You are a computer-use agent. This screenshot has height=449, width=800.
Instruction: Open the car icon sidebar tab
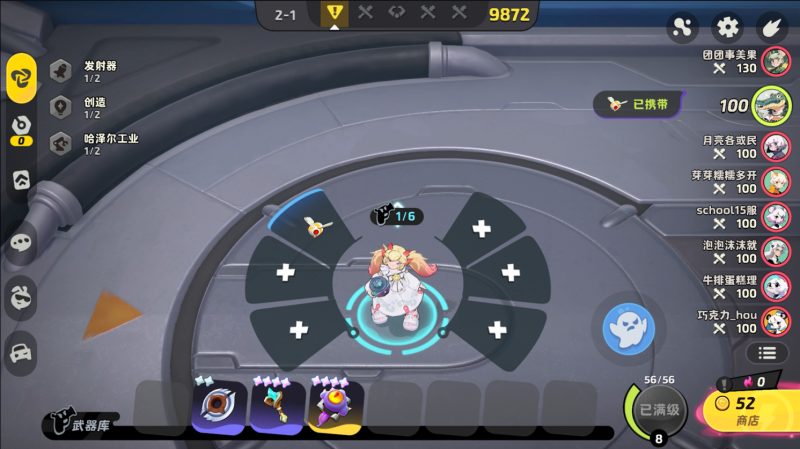pyautogui.click(x=21, y=351)
